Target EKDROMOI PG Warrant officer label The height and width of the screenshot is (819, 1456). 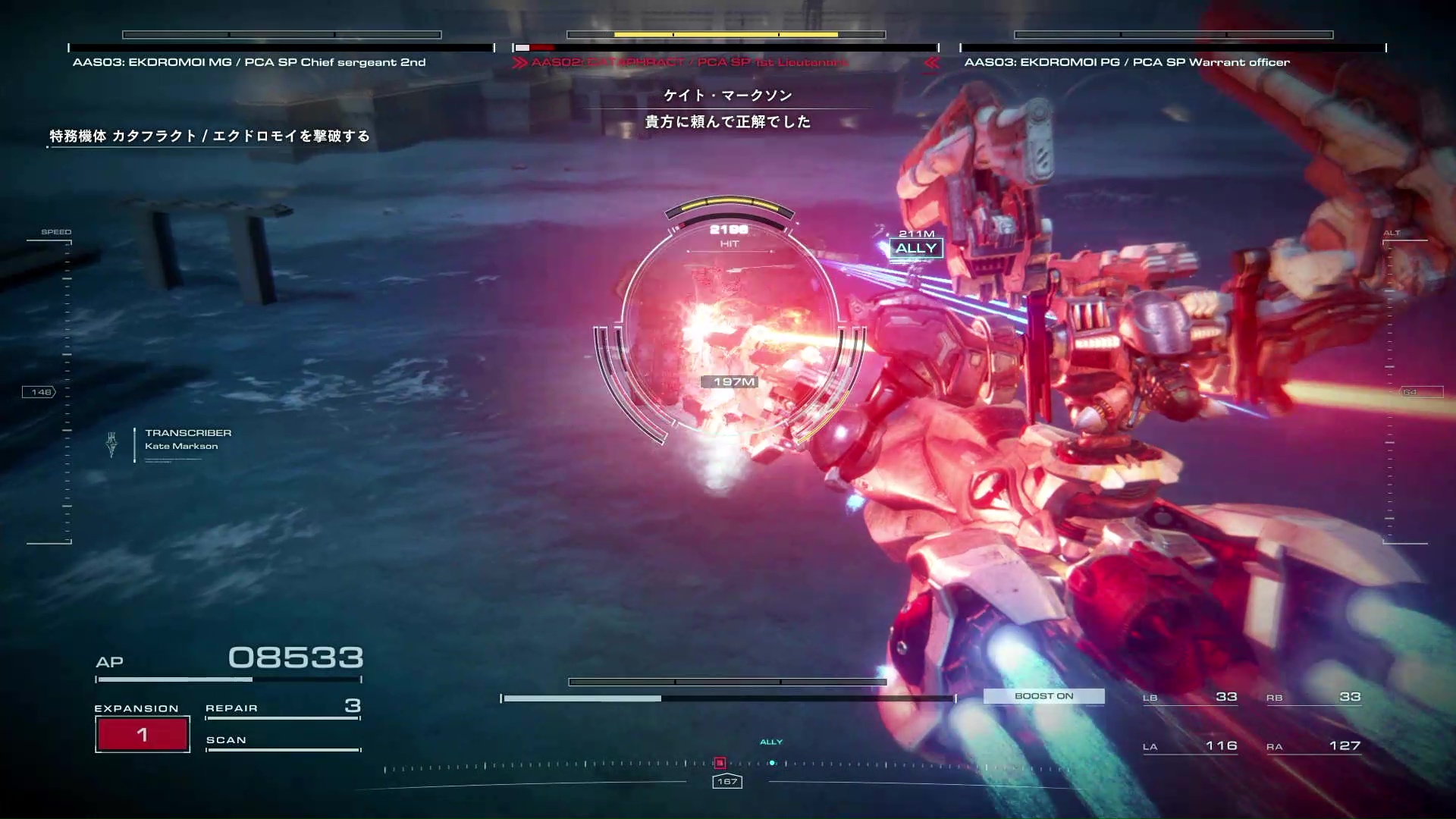click(x=1127, y=62)
